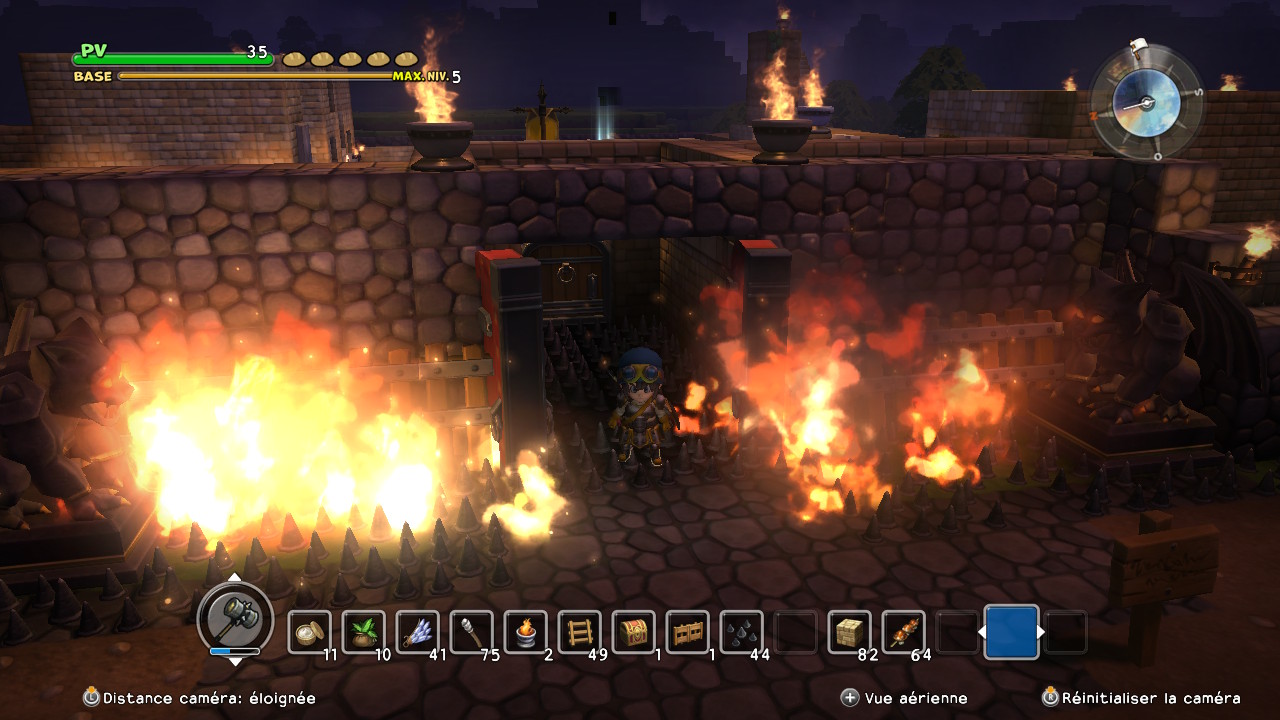
Task: Click the white banner marker on compass
Action: coord(1137,47)
